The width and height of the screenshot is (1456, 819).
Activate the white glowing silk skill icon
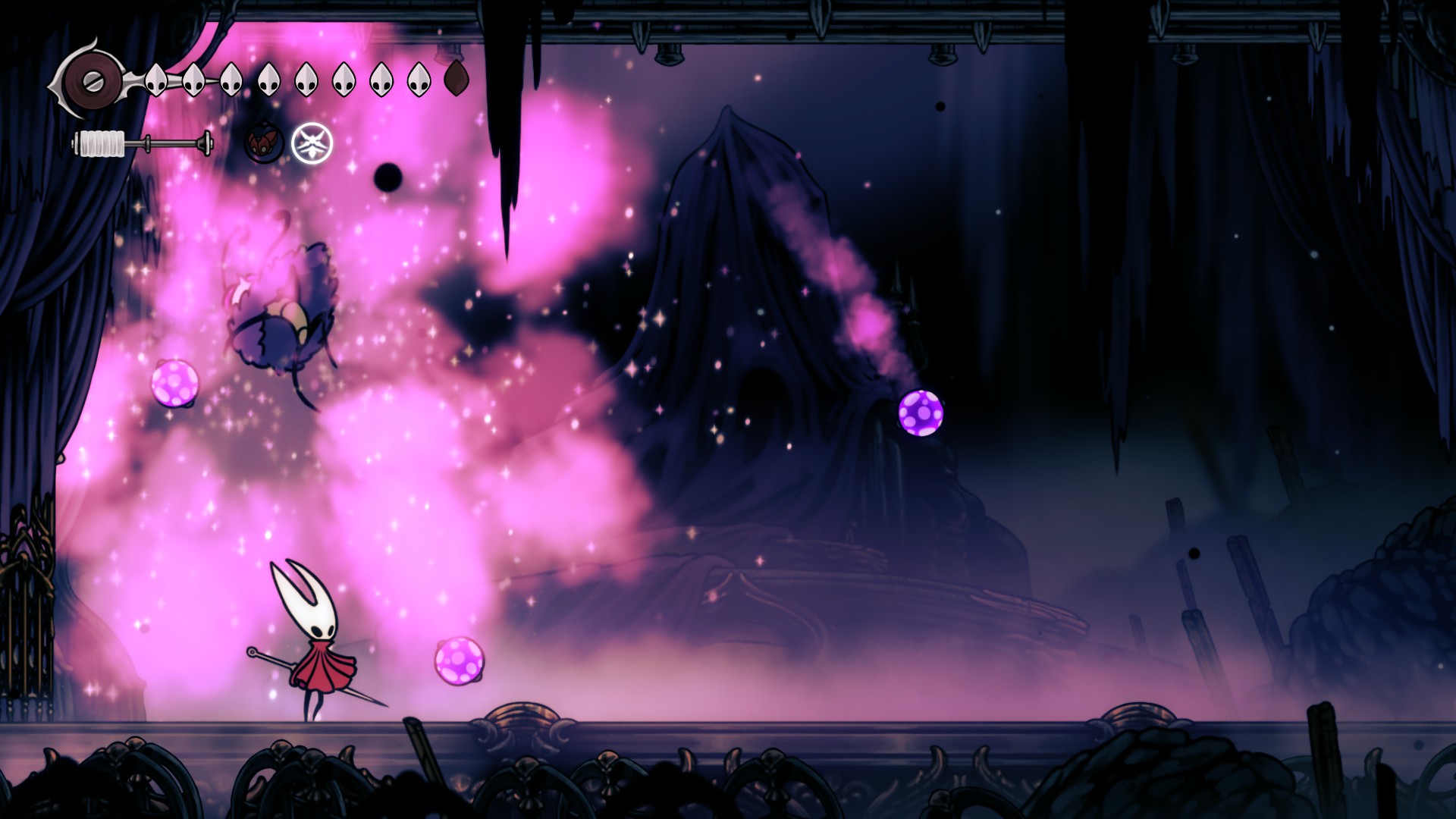click(x=312, y=143)
